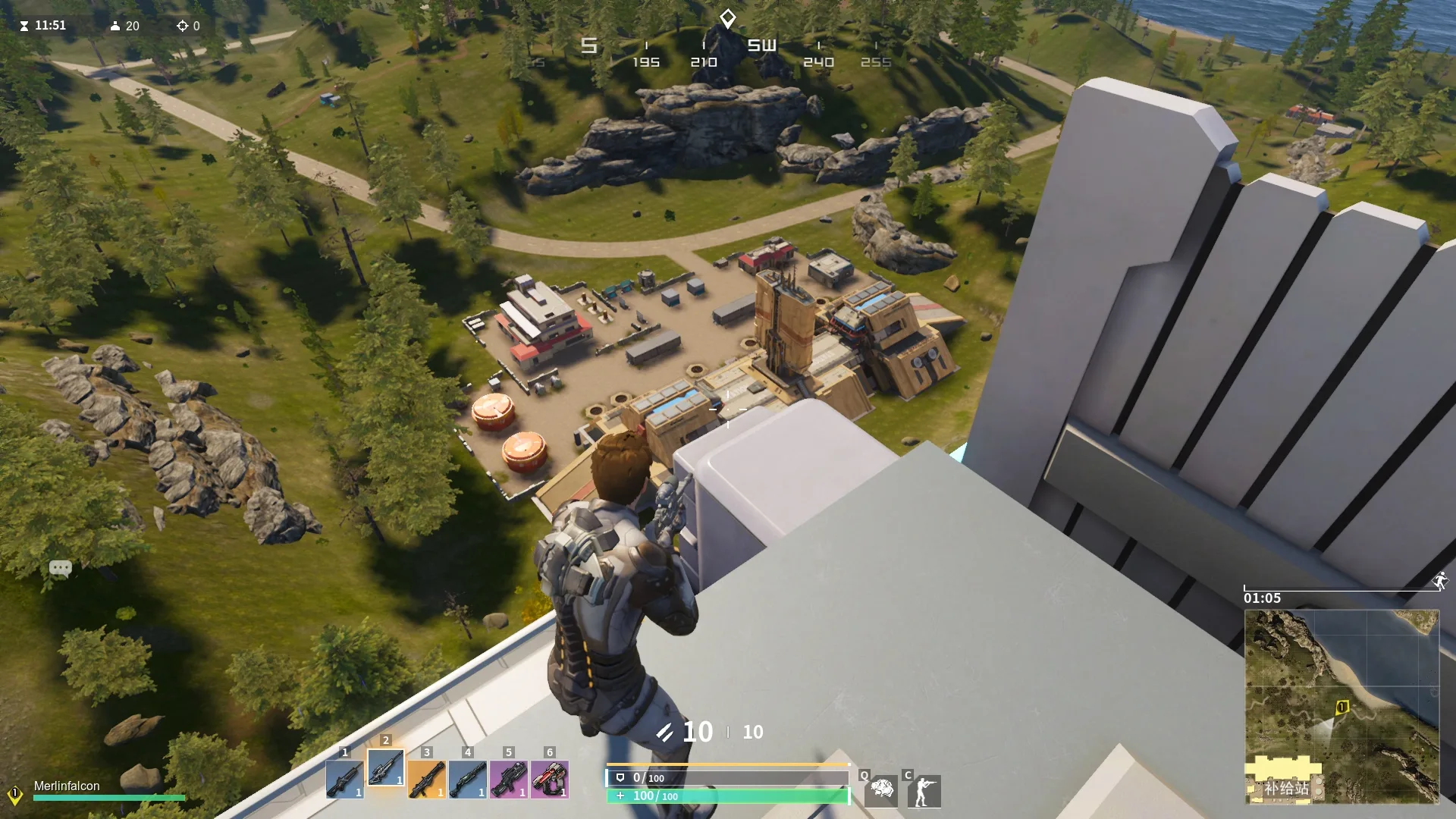Click the kill counter crosshair icon

click(184, 25)
